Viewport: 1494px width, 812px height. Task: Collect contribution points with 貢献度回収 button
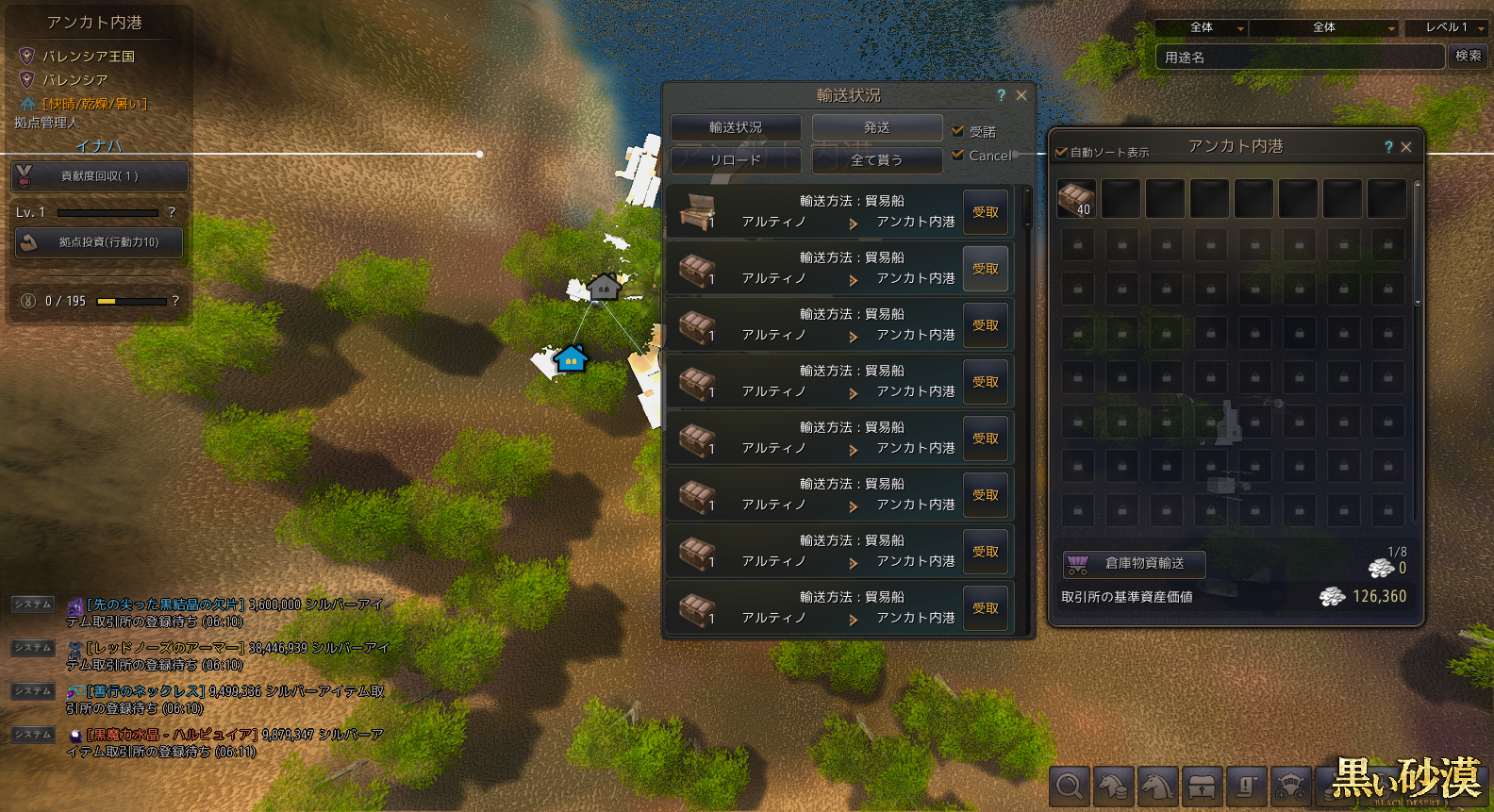click(x=99, y=176)
